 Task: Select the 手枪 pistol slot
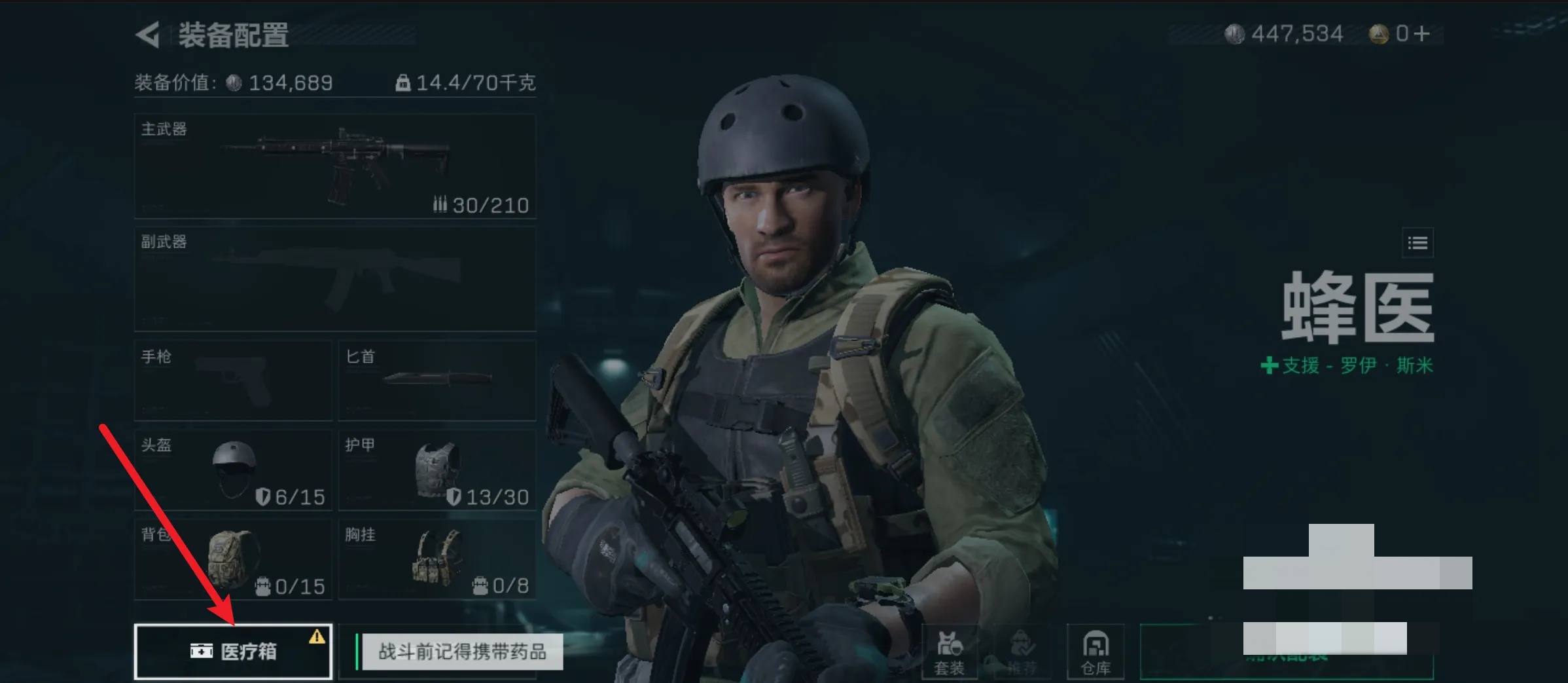[x=232, y=380]
